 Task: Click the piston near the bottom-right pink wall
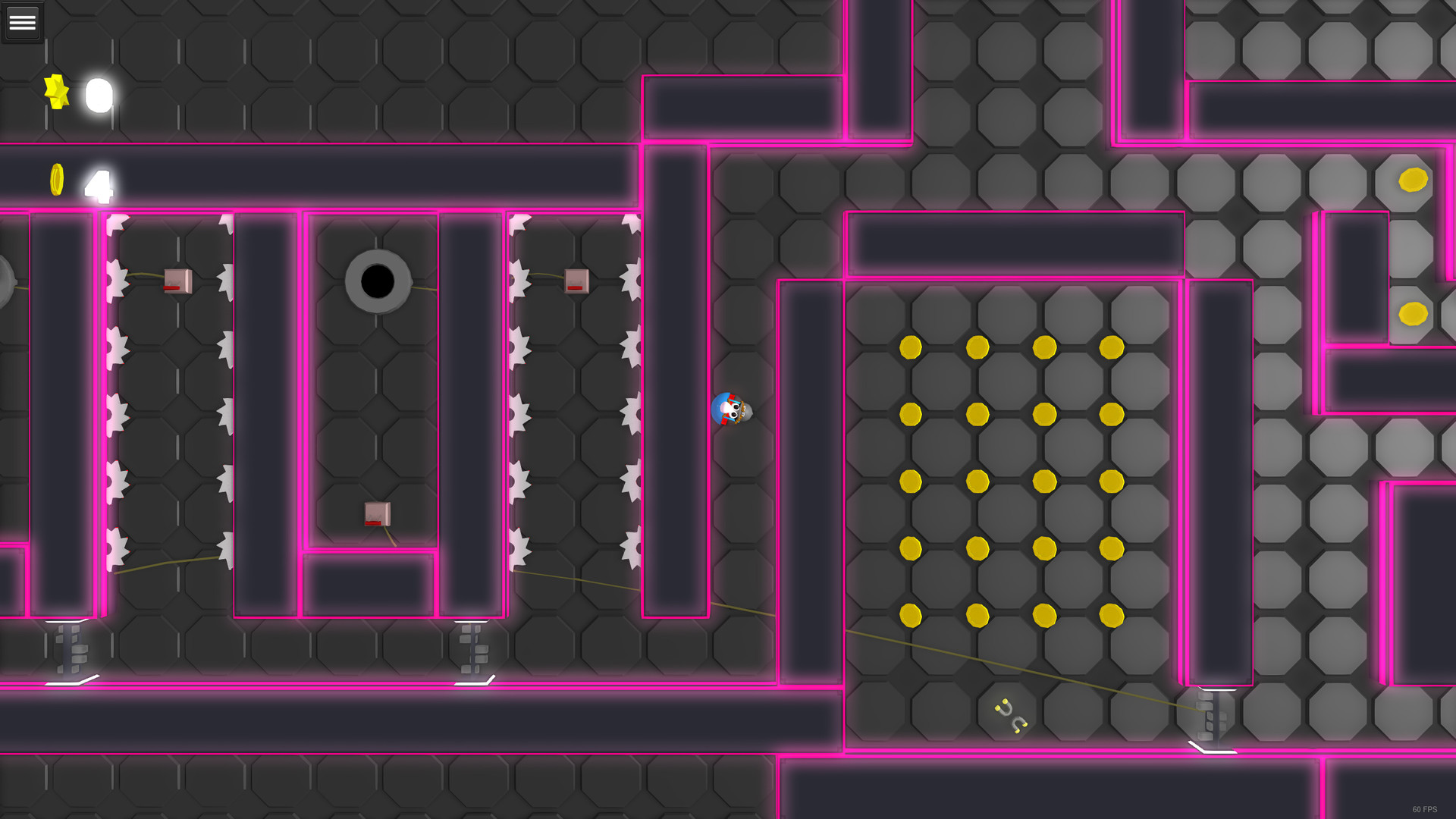pyautogui.click(x=1208, y=717)
